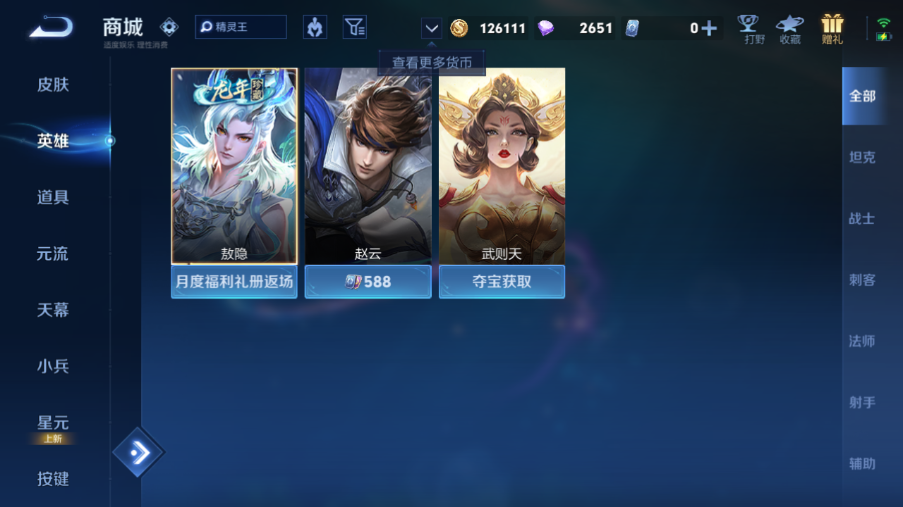Add more vouchers with plus button
Screen dimensions: 903x507
[709, 28]
